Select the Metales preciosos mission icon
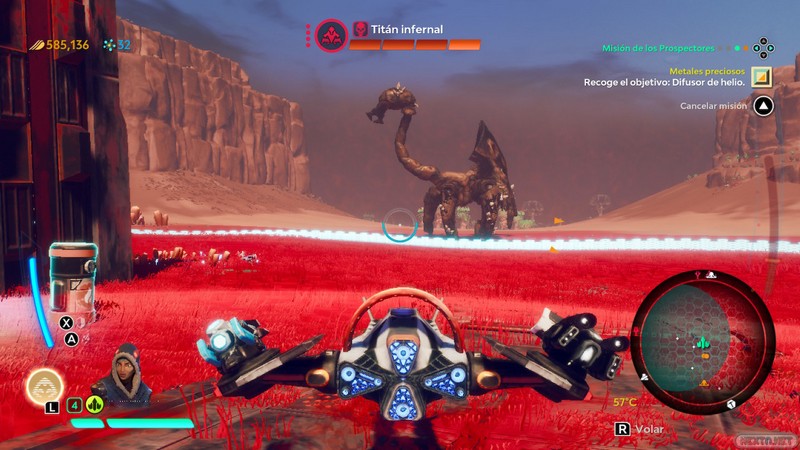The height and width of the screenshot is (450, 800). [x=763, y=77]
